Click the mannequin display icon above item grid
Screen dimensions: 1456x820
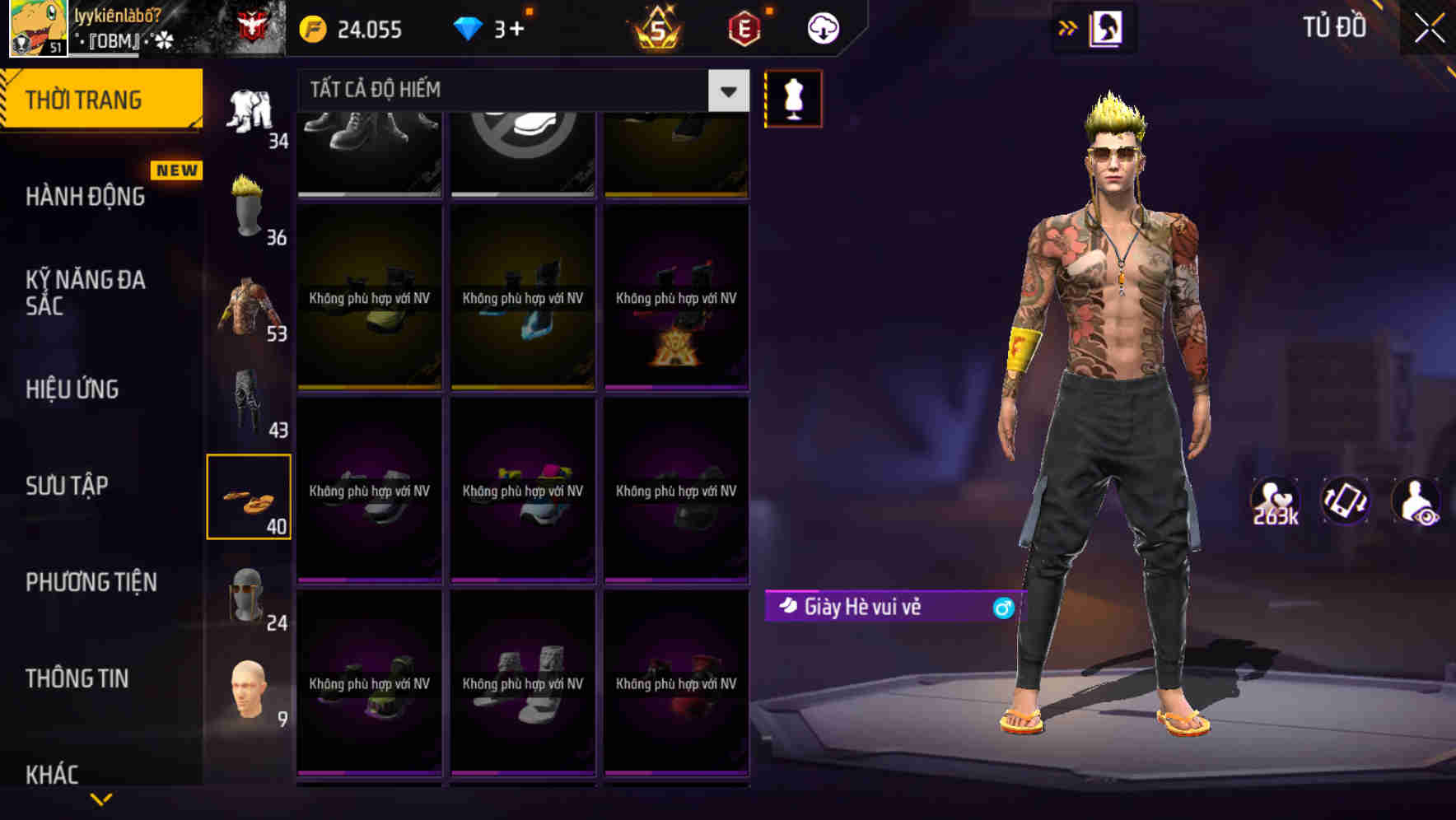point(793,98)
